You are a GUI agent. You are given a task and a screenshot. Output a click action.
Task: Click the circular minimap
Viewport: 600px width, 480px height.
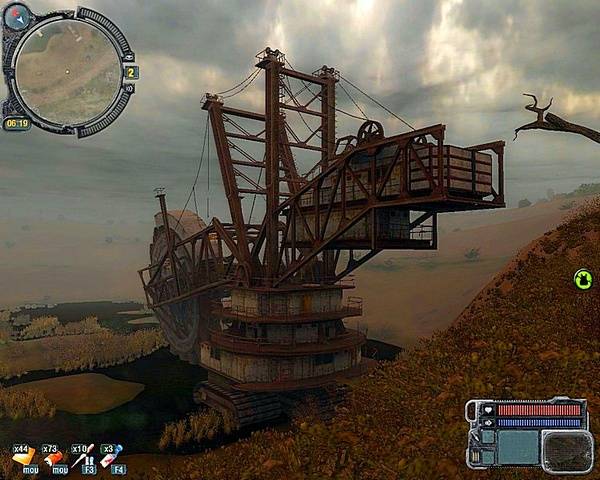point(68,71)
